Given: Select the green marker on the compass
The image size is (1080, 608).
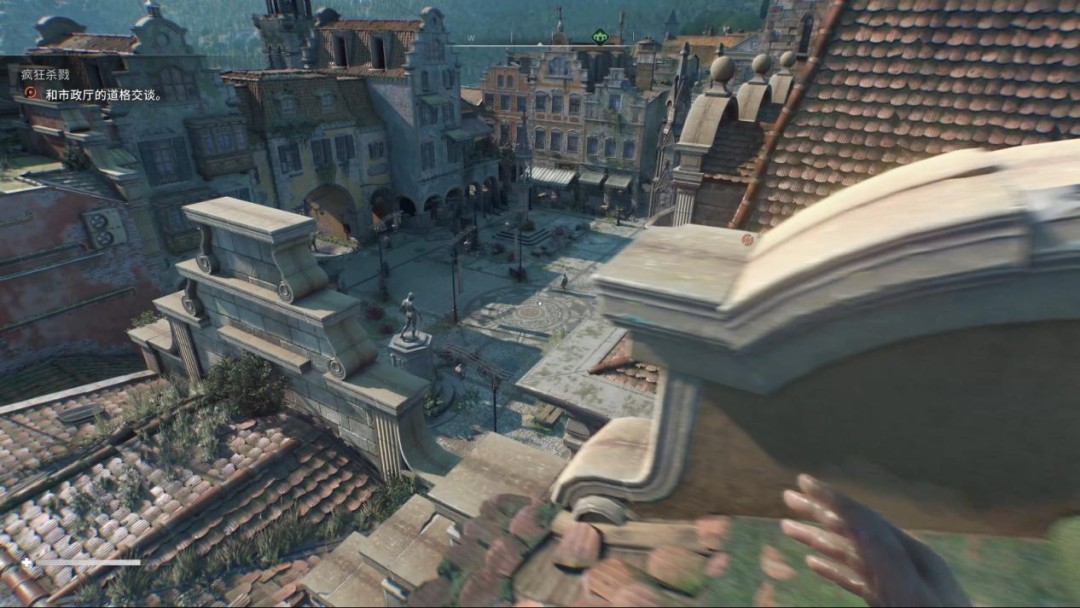Looking at the screenshot, I should (600, 38).
